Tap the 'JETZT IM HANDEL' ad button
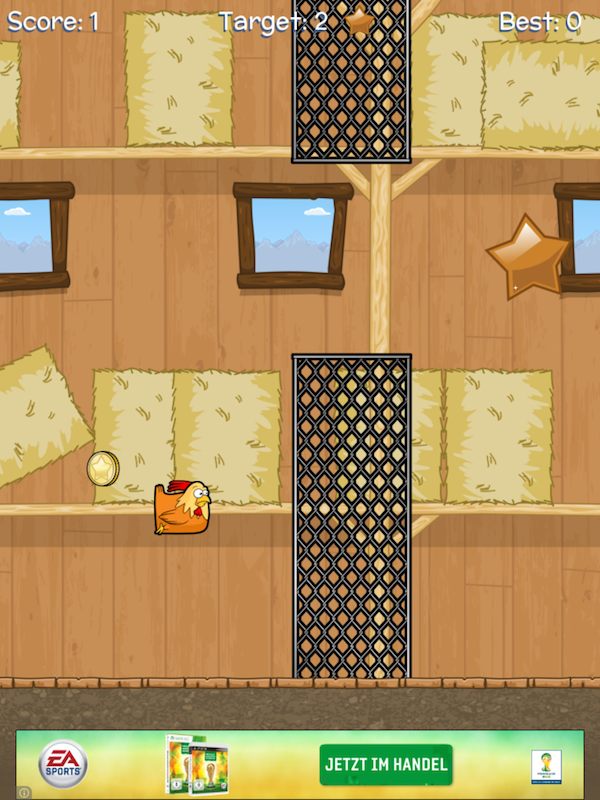This screenshot has width=600, height=800. [x=385, y=765]
